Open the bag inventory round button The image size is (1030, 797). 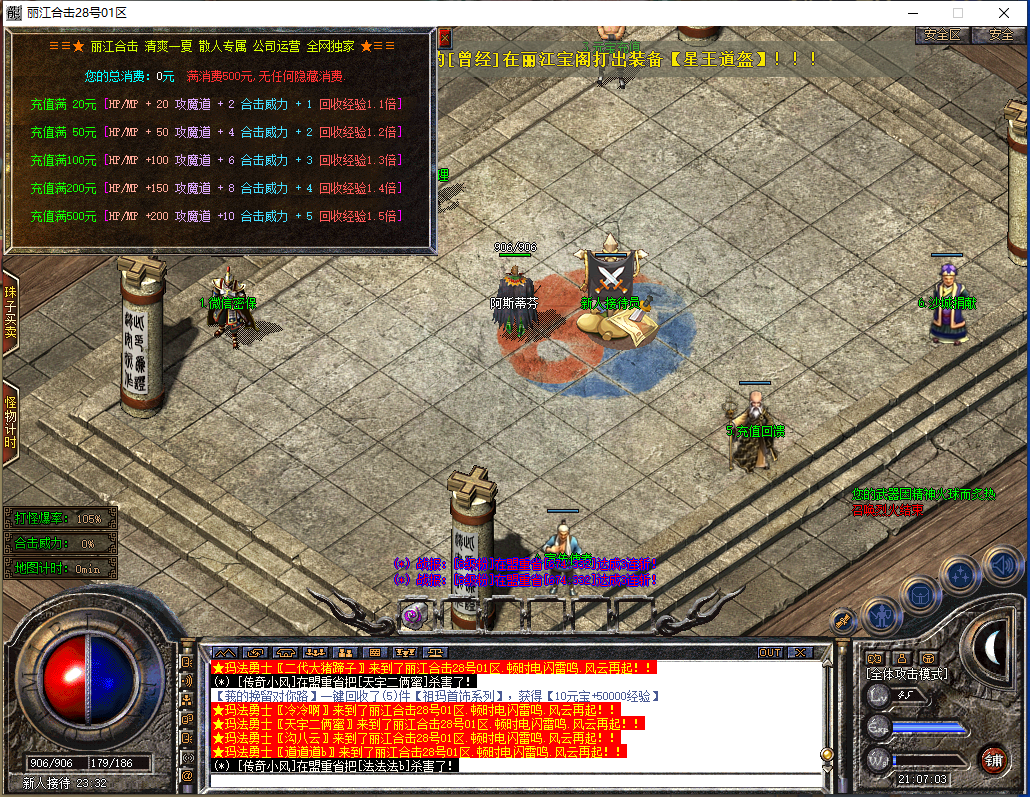[x=920, y=594]
